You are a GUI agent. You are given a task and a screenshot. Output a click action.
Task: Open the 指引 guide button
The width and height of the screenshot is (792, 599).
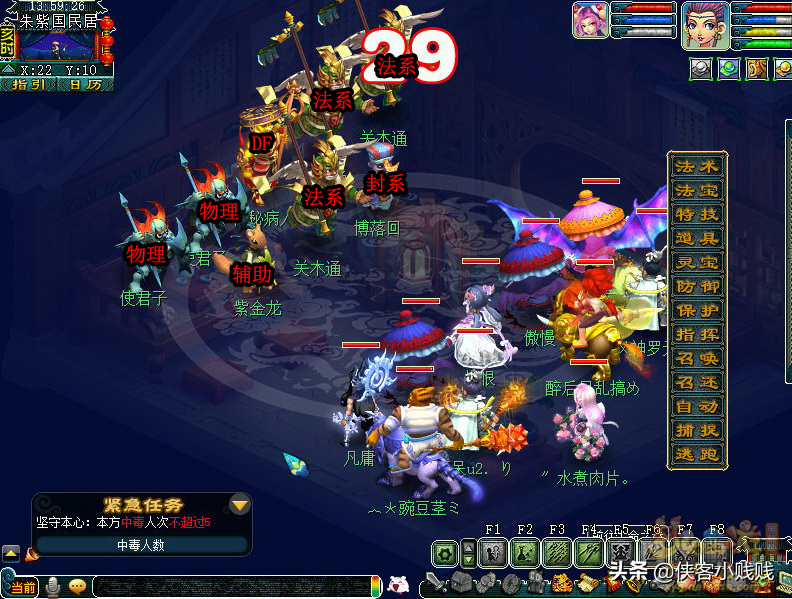tap(30, 85)
